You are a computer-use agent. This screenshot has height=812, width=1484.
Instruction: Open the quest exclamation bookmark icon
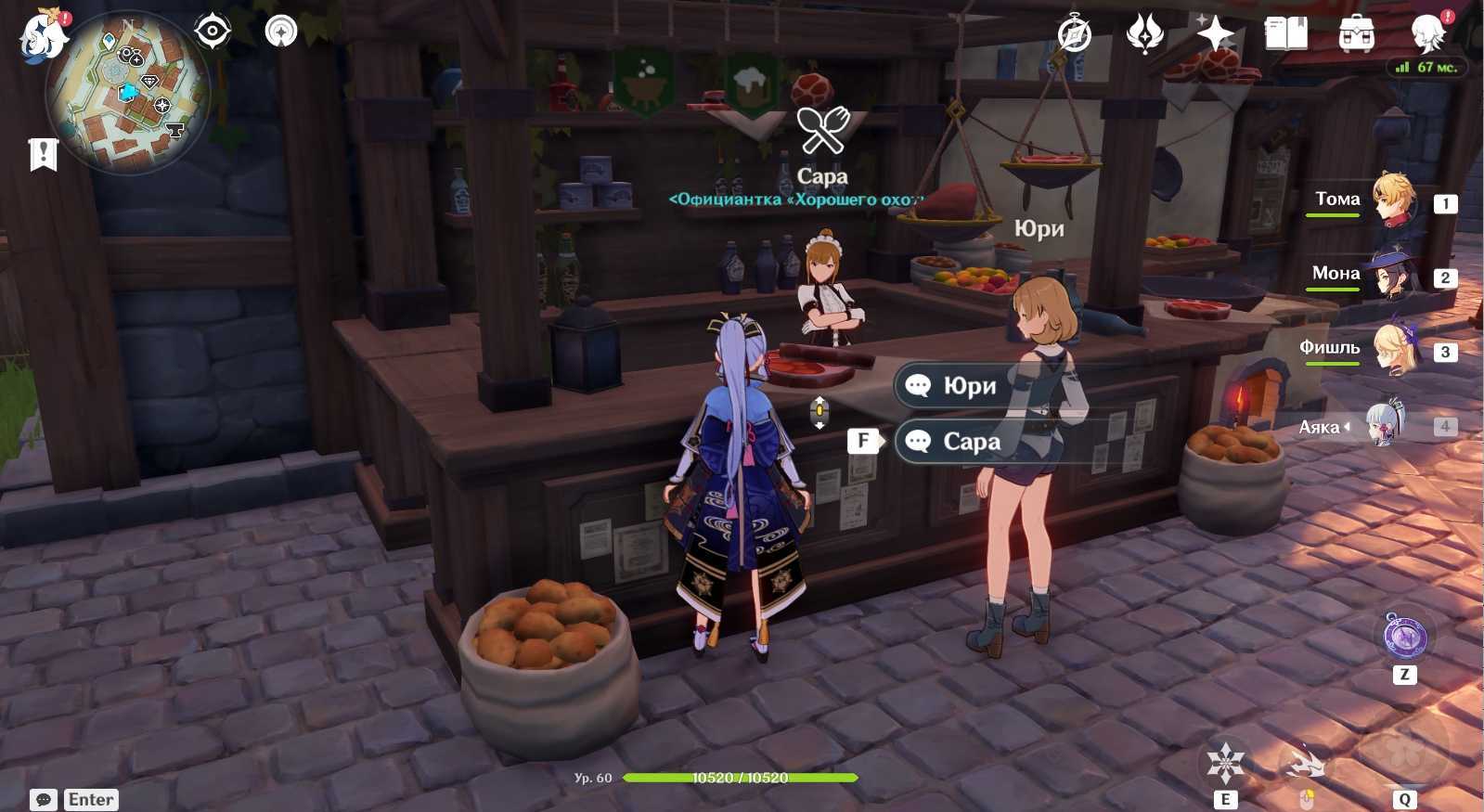coord(44,154)
